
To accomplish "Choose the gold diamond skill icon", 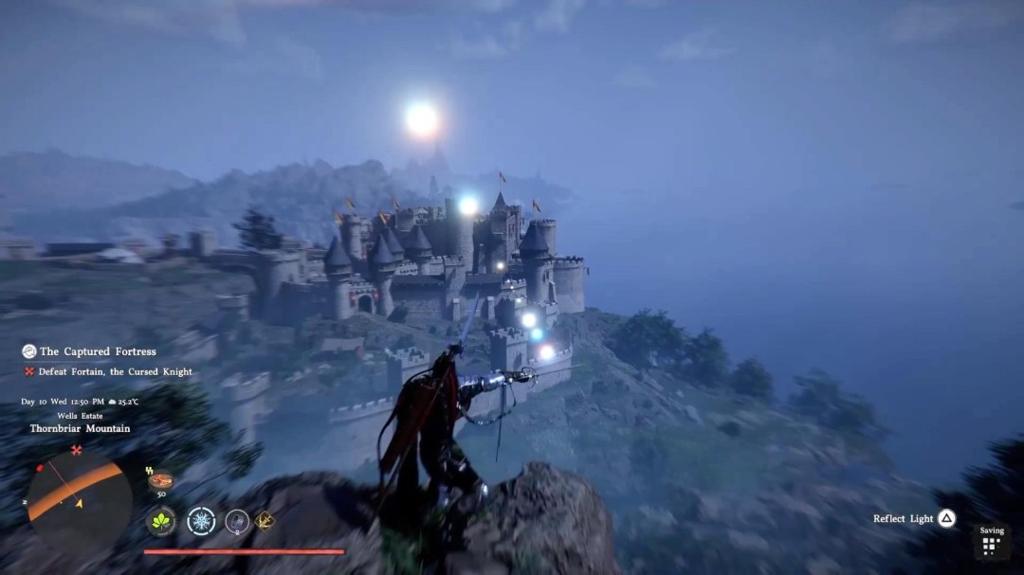I will click(x=266, y=520).
